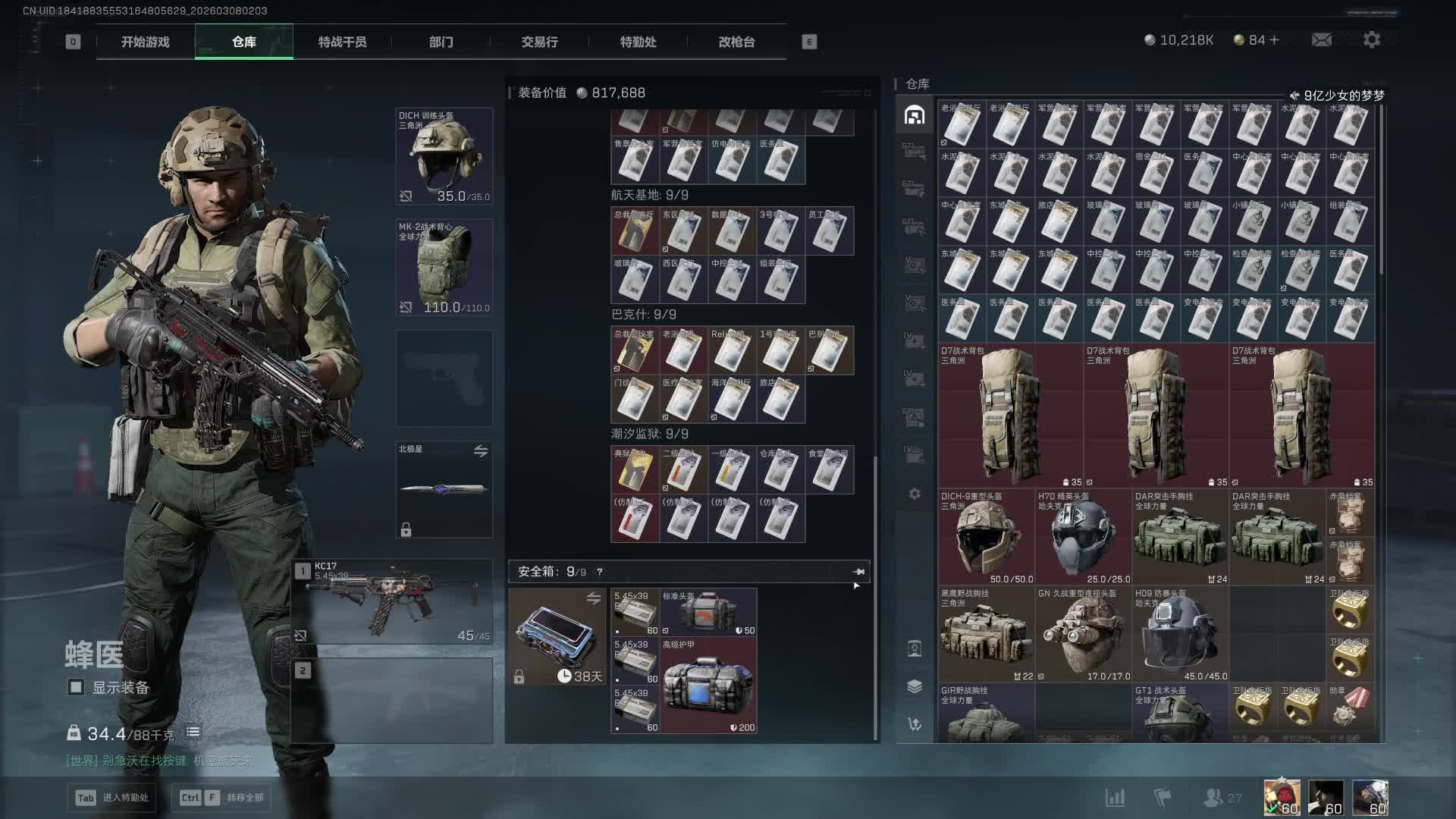Select the 部门 tab
1456x819 pixels.
pyautogui.click(x=441, y=42)
